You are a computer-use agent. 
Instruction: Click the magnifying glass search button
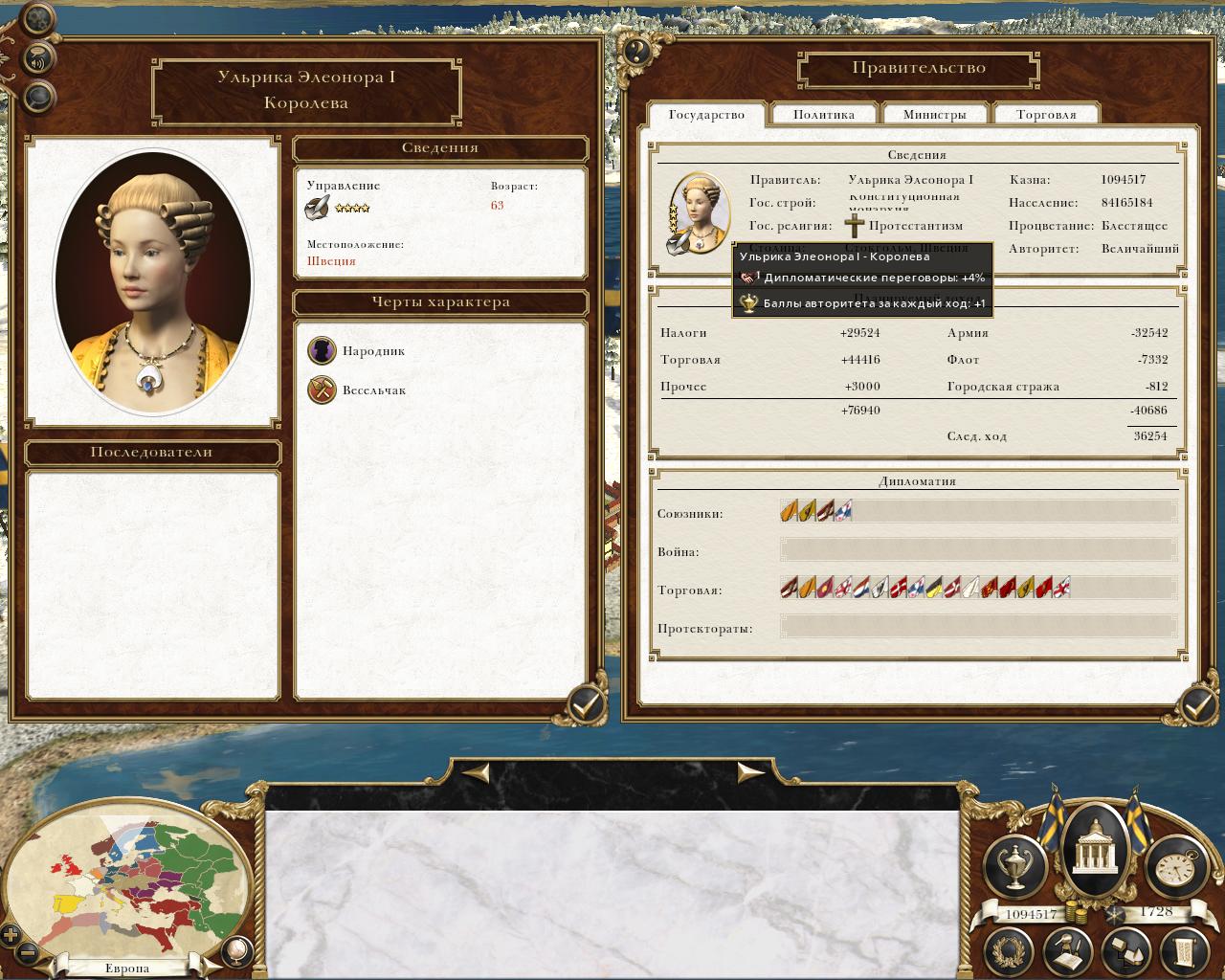[38, 96]
